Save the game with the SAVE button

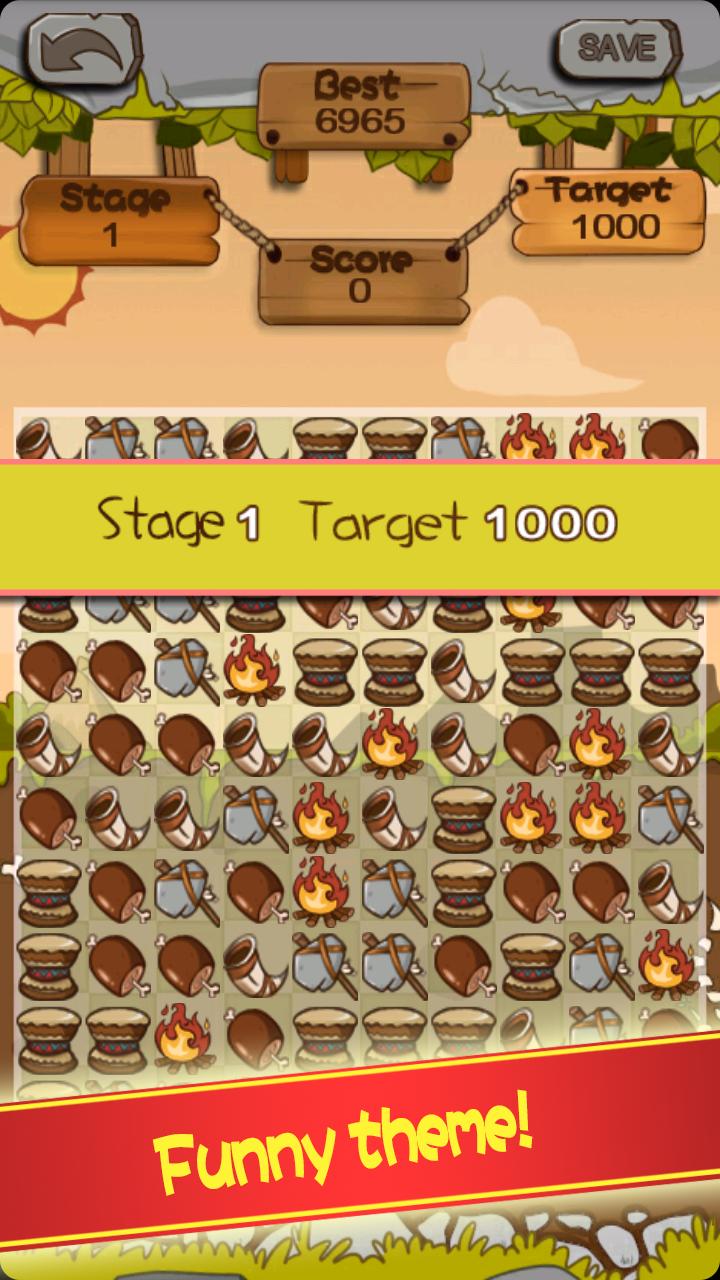click(617, 47)
